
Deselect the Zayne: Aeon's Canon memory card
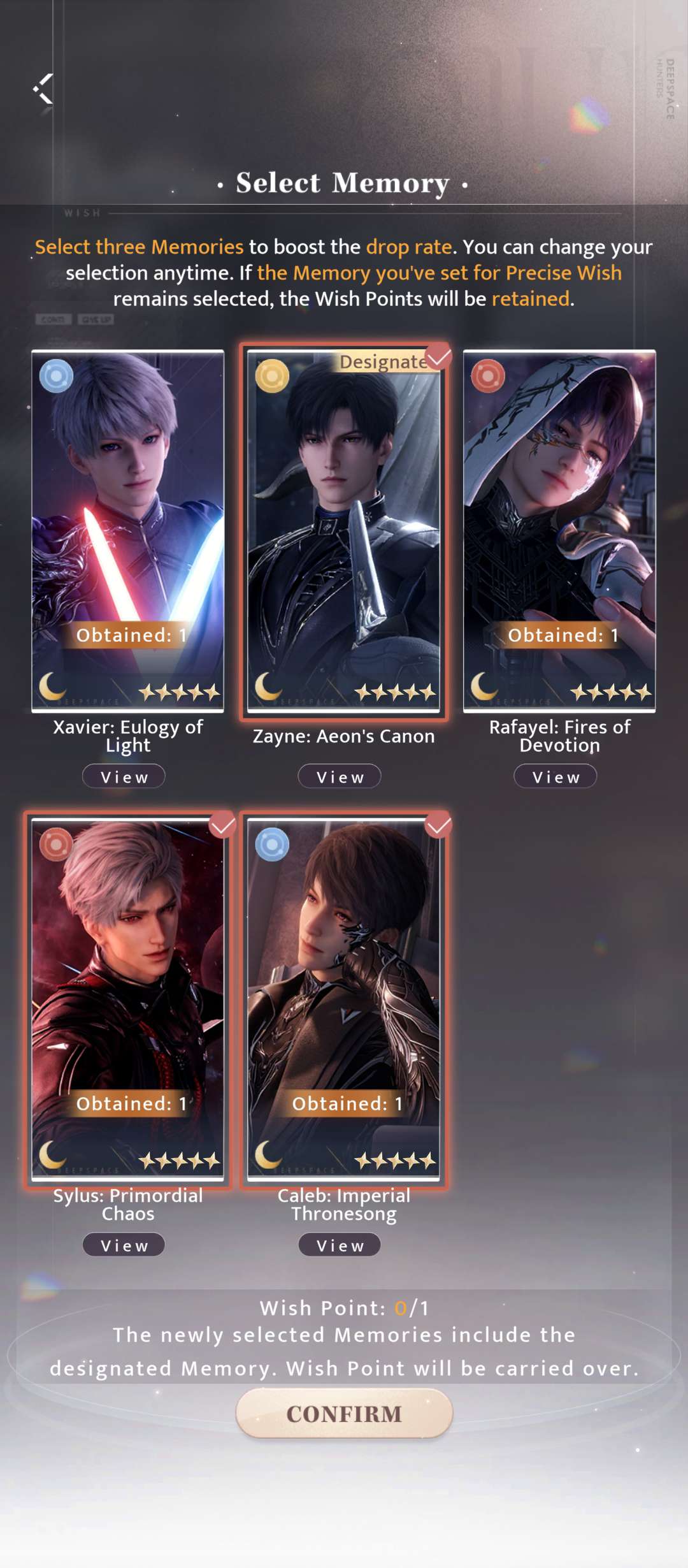pos(344,530)
